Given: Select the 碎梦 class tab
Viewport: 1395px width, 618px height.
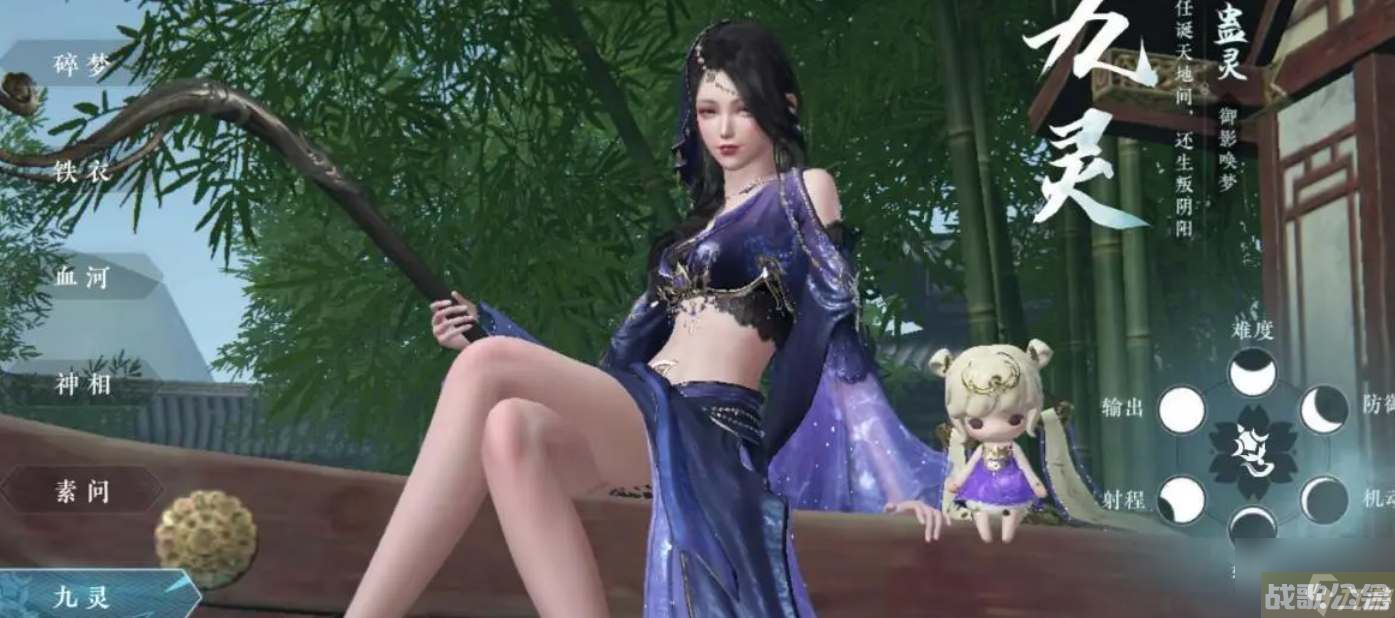Looking at the screenshot, I should [x=82, y=65].
